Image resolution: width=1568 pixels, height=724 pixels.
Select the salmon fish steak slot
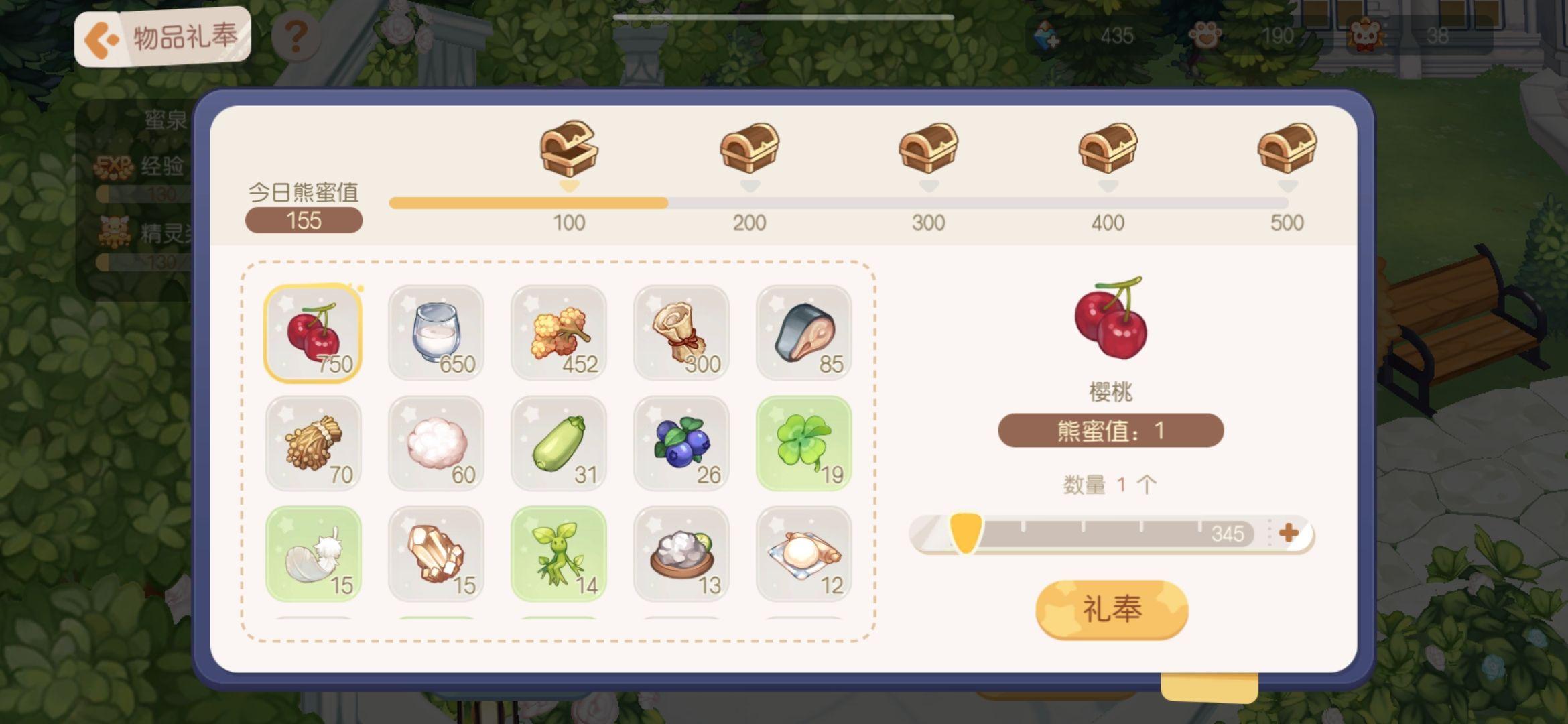[x=803, y=333]
